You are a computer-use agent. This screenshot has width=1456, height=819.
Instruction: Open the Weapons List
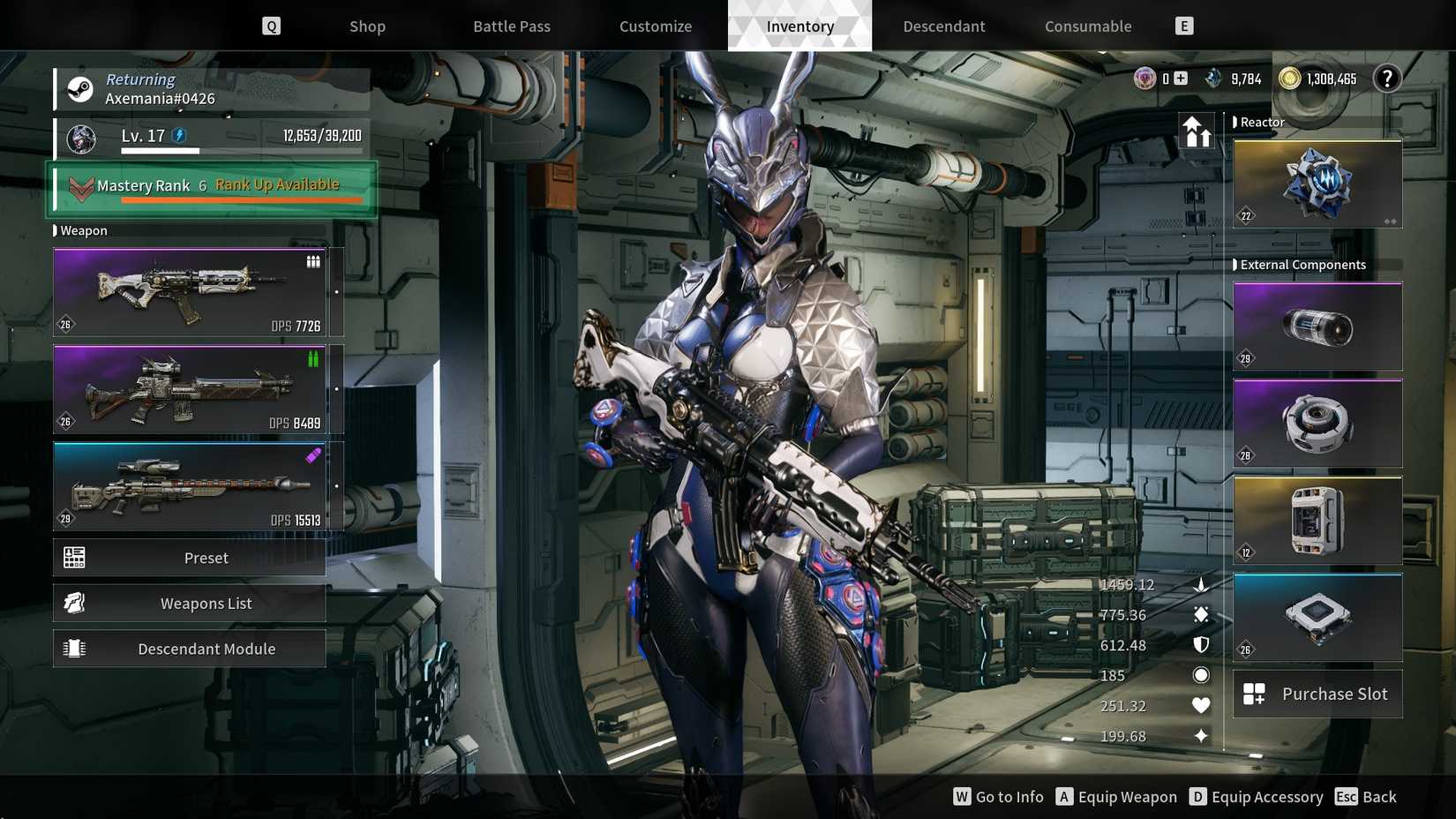(x=206, y=603)
